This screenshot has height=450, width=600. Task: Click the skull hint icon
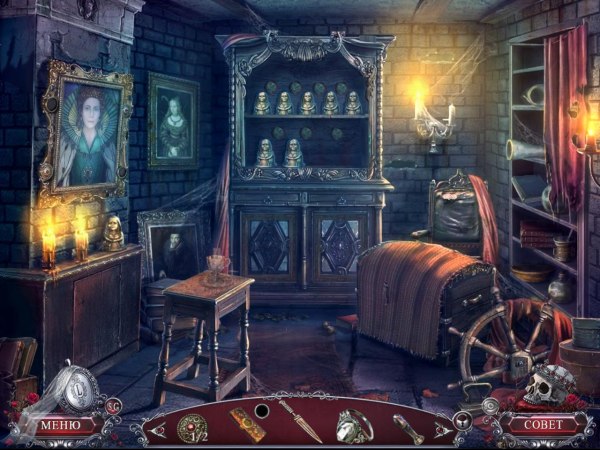[x=545, y=385]
